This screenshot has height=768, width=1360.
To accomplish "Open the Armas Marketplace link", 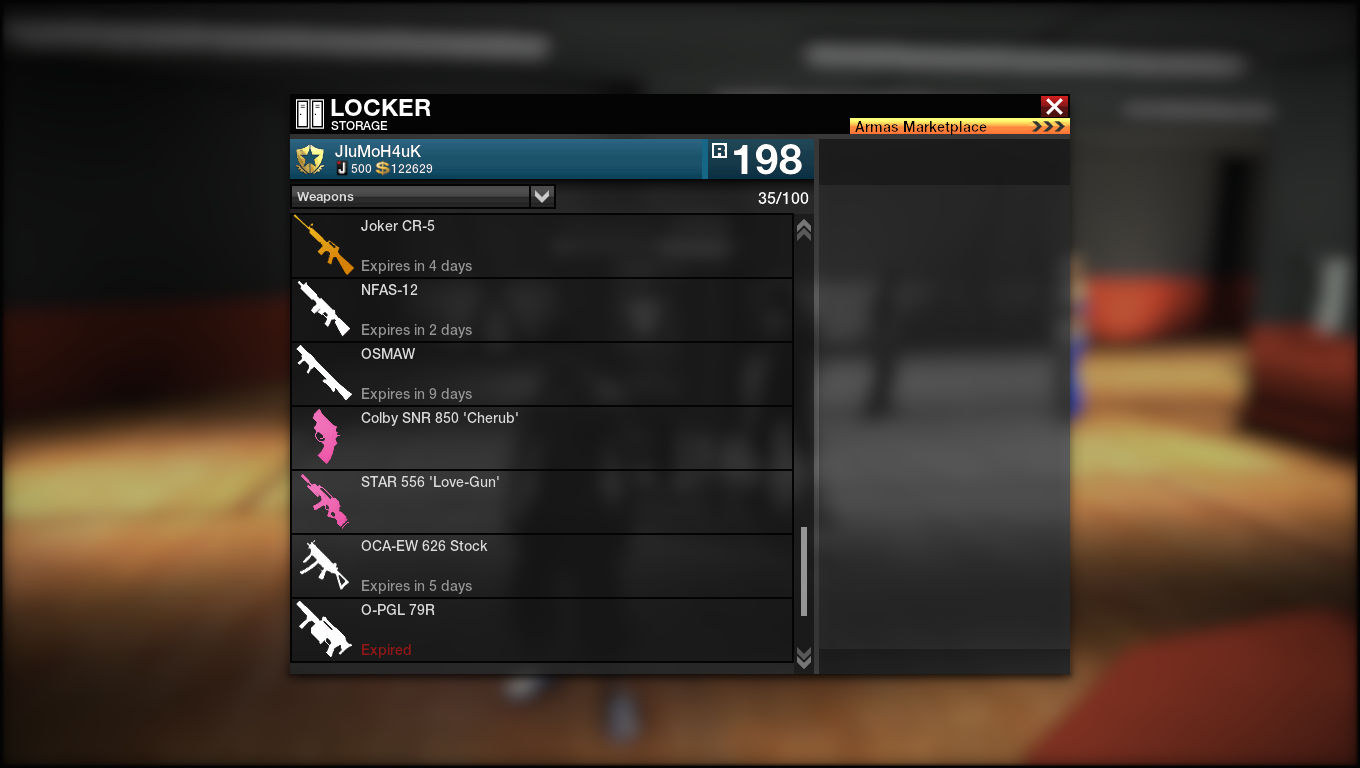I will (x=959, y=127).
